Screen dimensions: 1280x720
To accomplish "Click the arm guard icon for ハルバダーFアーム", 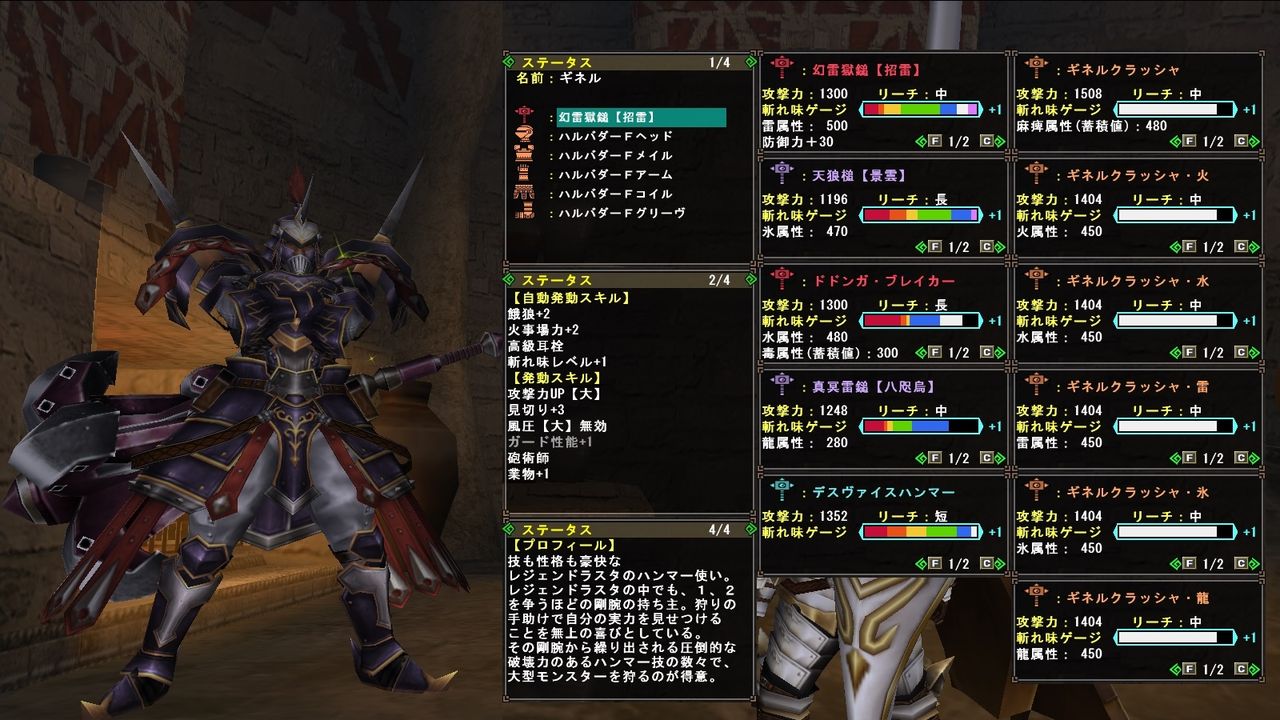I will (524, 170).
